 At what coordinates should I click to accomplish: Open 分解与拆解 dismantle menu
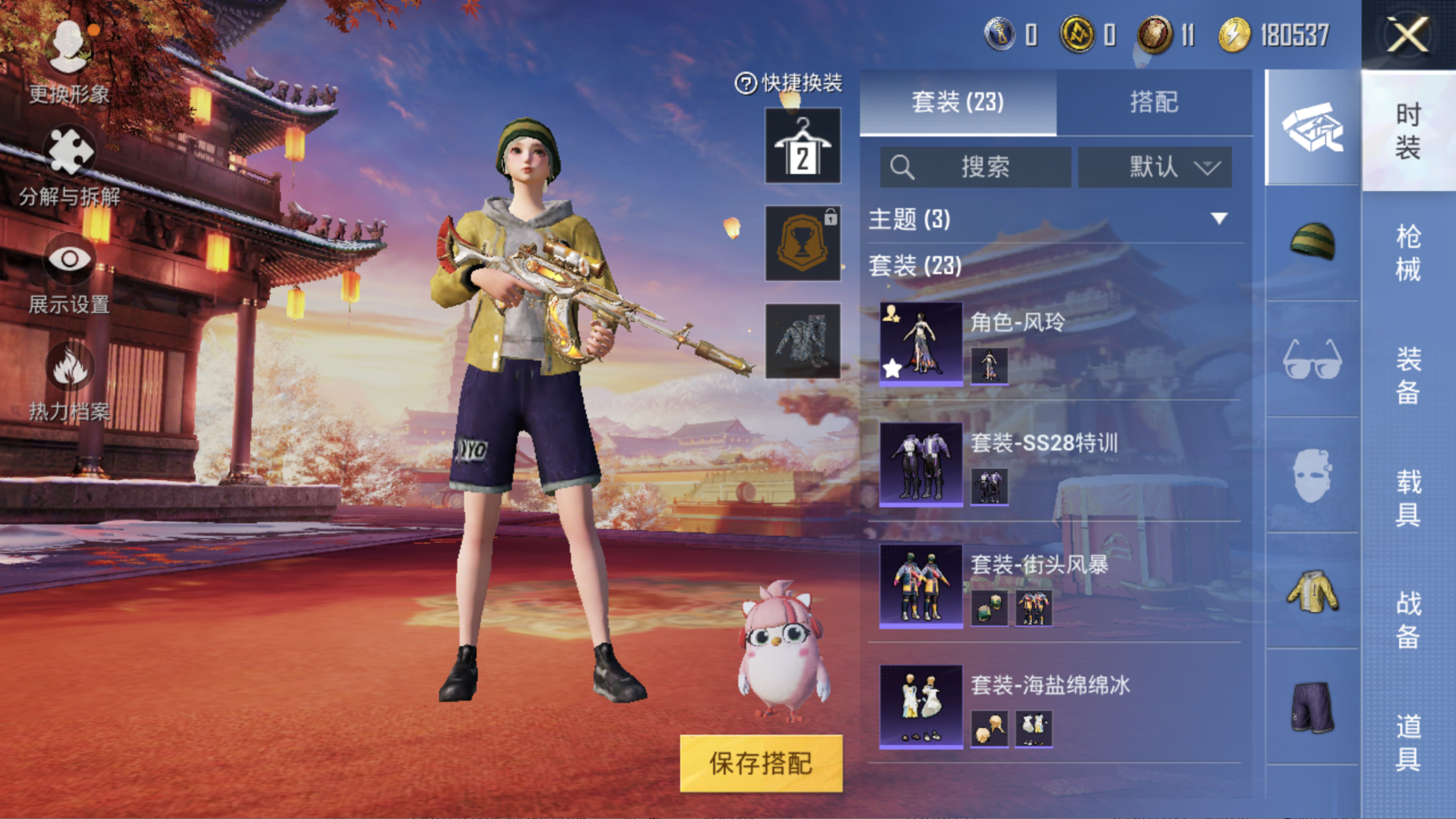coord(69,166)
